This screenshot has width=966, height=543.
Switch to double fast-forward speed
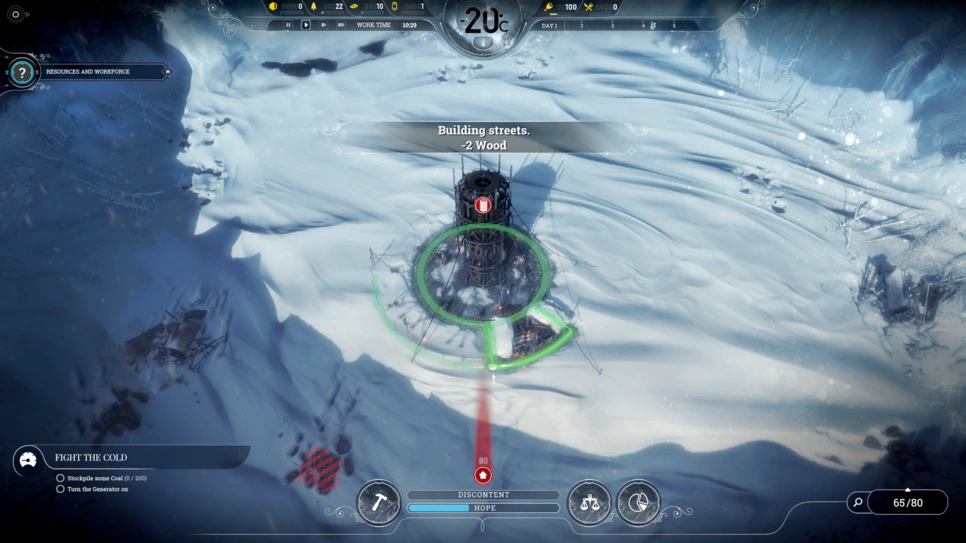click(x=323, y=25)
